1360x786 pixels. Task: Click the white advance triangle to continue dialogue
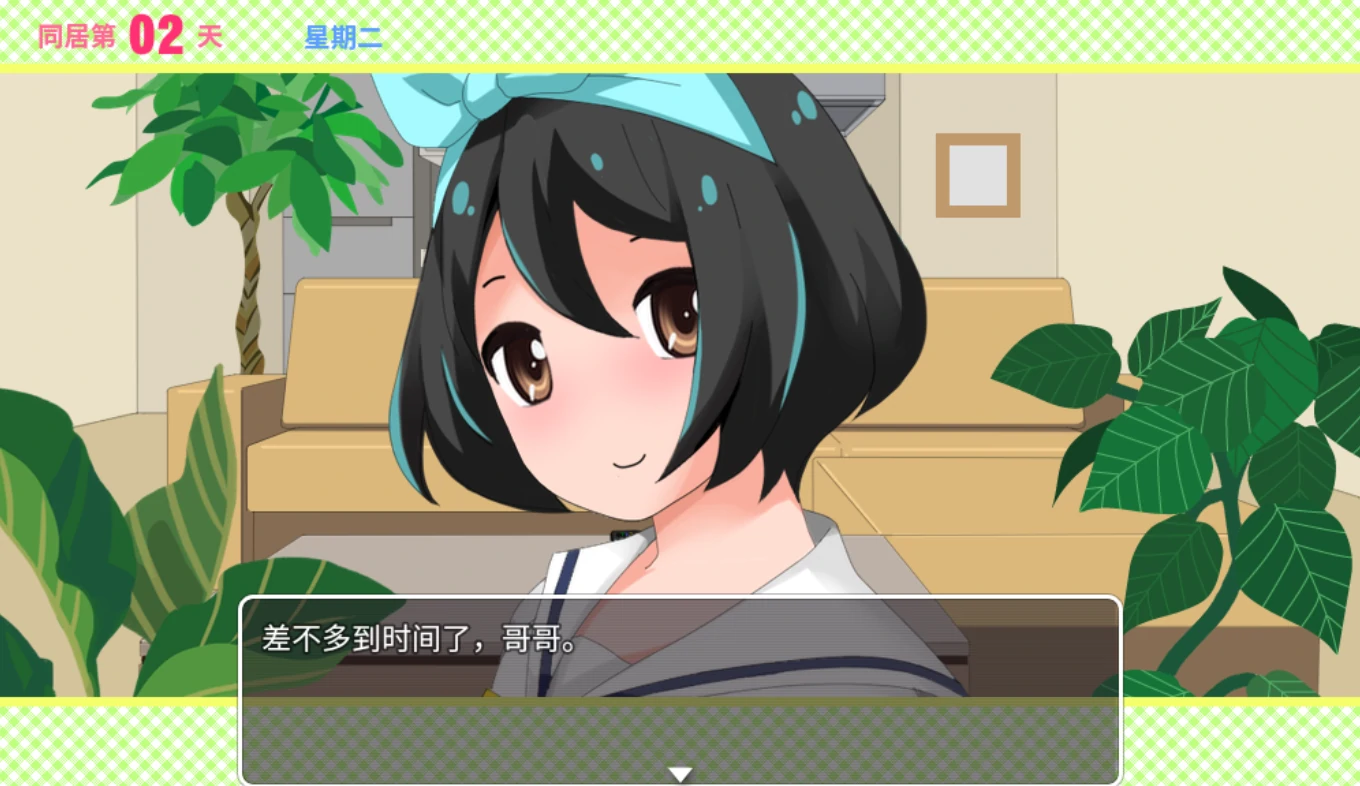(x=680, y=772)
